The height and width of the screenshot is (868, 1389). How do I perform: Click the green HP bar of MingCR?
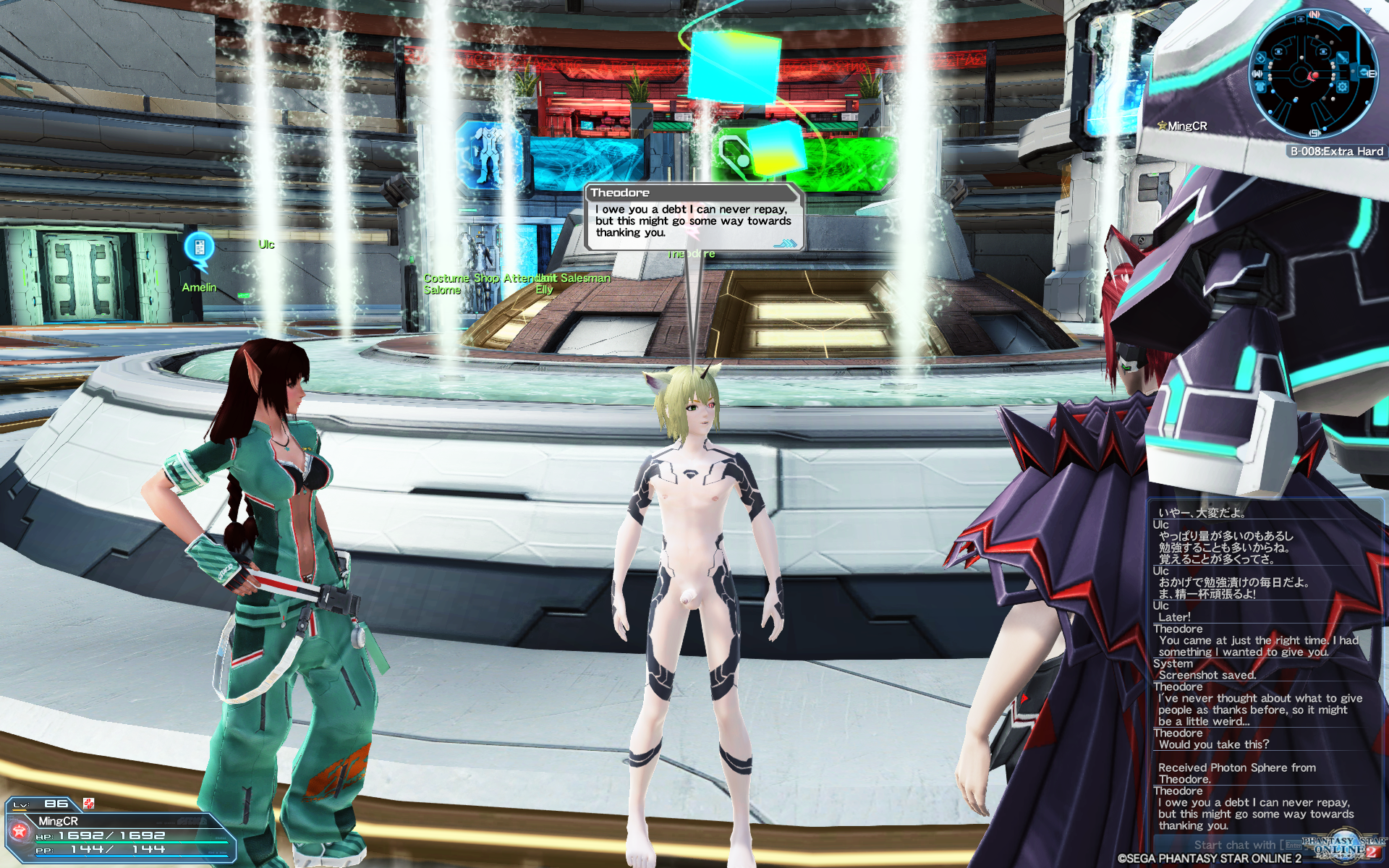tap(131, 842)
